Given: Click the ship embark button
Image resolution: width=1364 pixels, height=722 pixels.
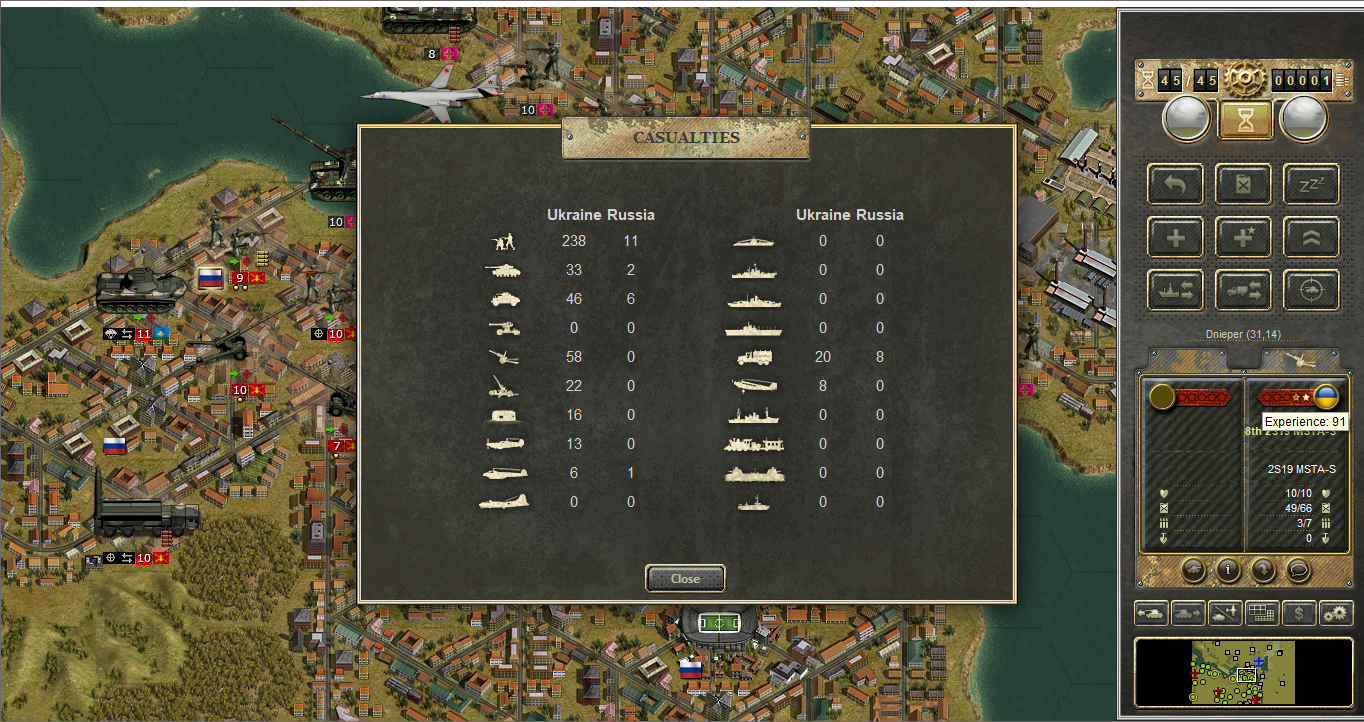Looking at the screenshot, I should pos(1175,290).
